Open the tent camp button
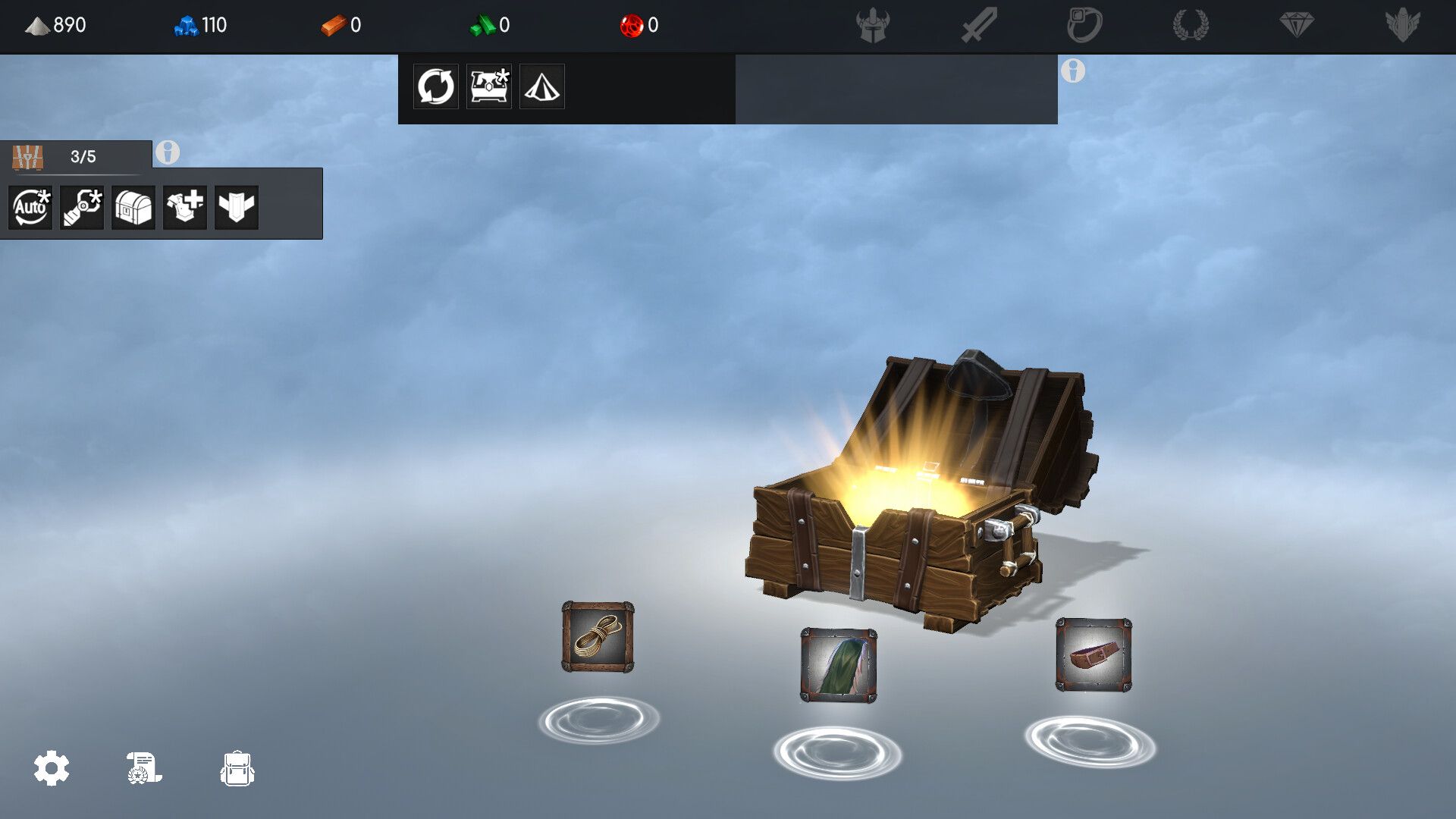The height and width of the screenshot is (819, 1456). [541, 86]
